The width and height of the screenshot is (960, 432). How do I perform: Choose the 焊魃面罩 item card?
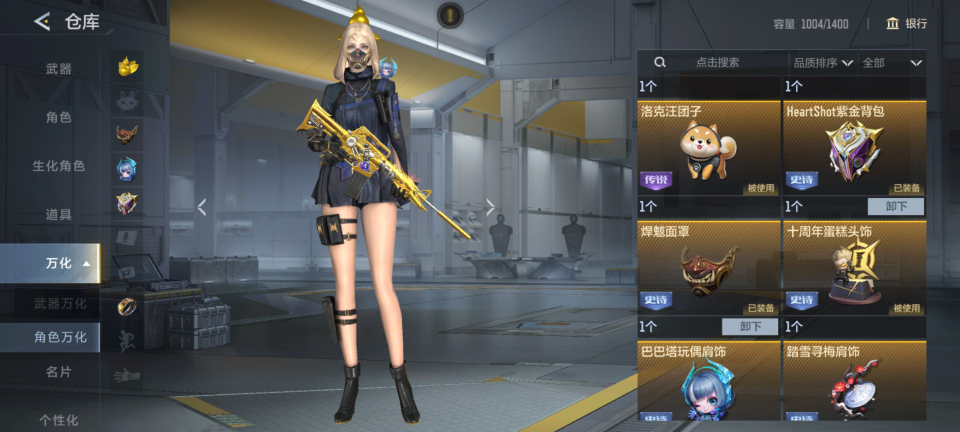709,267
